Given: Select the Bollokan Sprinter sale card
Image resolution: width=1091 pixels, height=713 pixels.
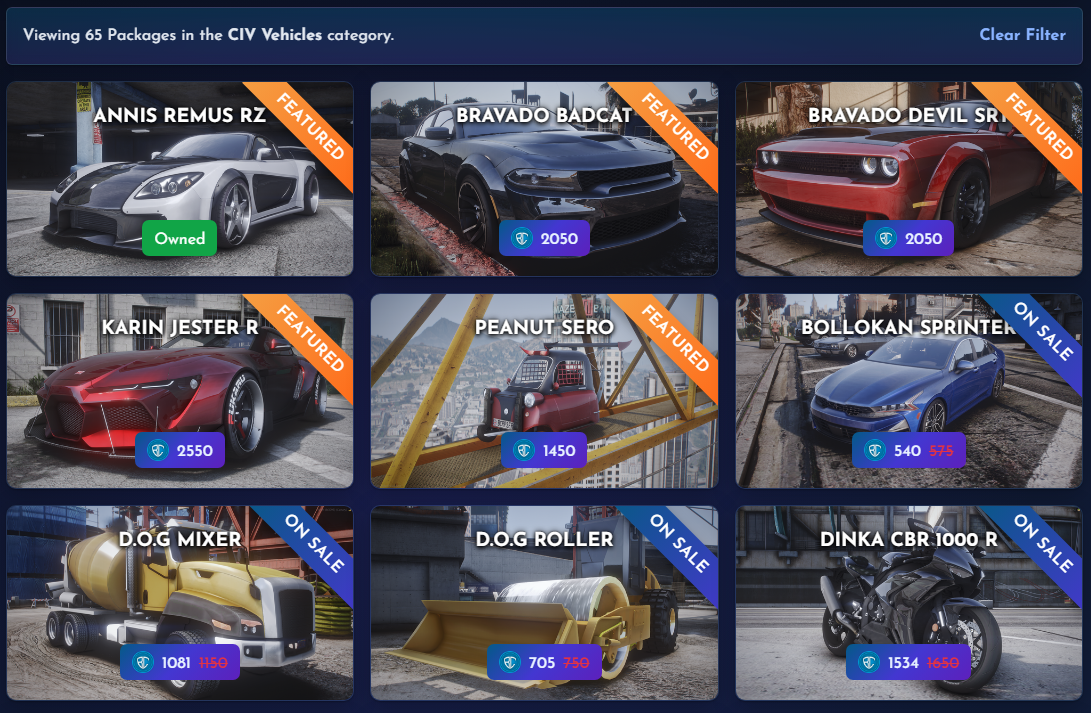Looking at the screenshot, I should pos(908,380).
